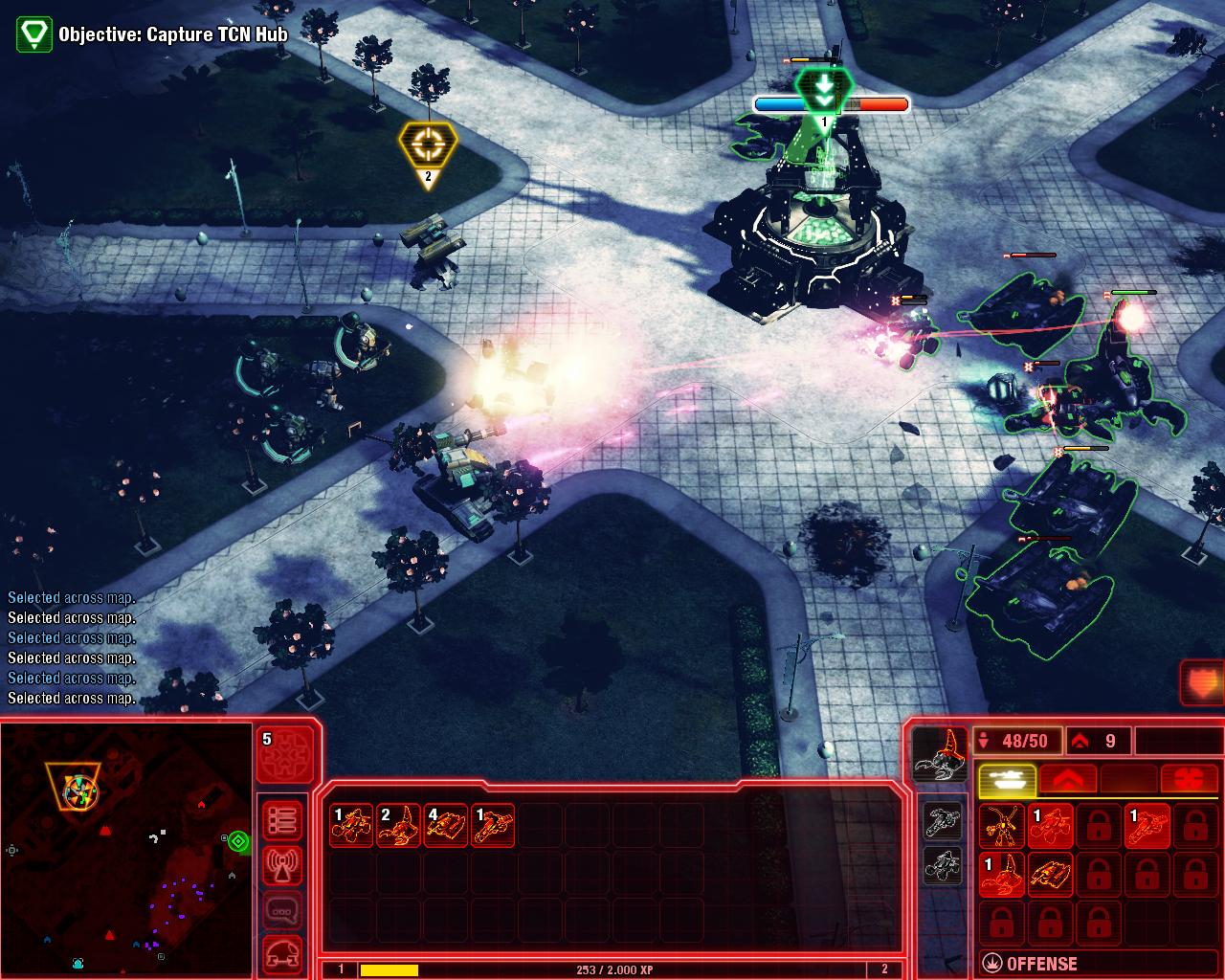
Task: Click the Capture TCN Hub objective icon
Action: [x=34, y=33]
